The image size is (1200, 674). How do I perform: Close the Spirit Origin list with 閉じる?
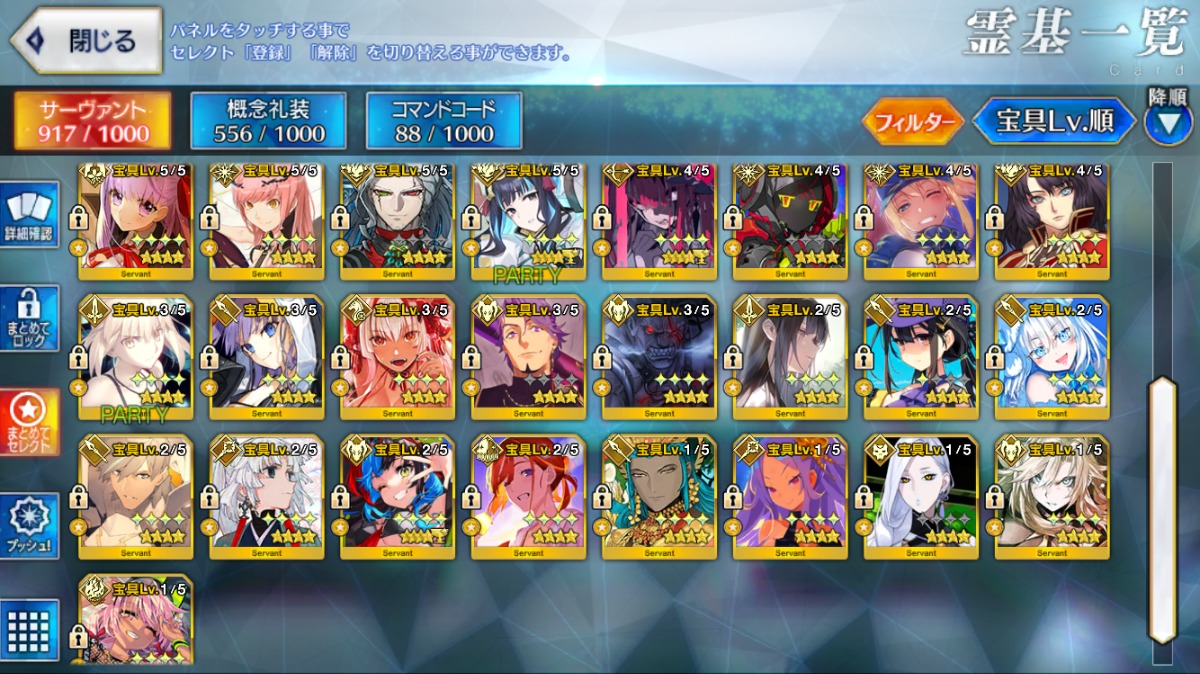[x=86, y=40]
